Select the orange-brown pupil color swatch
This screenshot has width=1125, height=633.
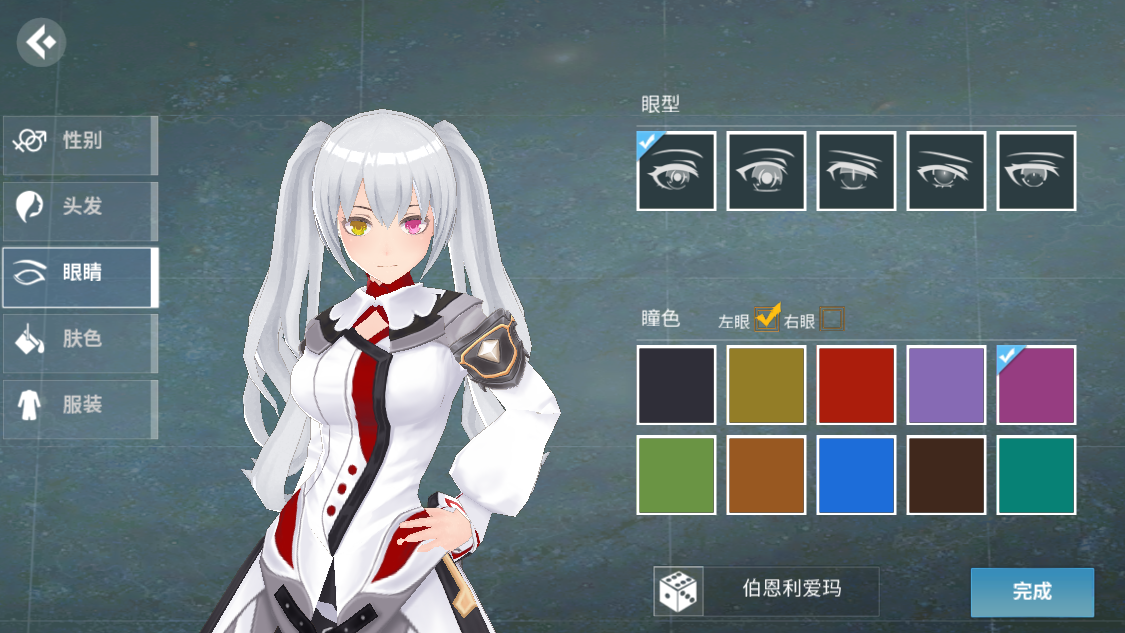[x=766, y=475]
